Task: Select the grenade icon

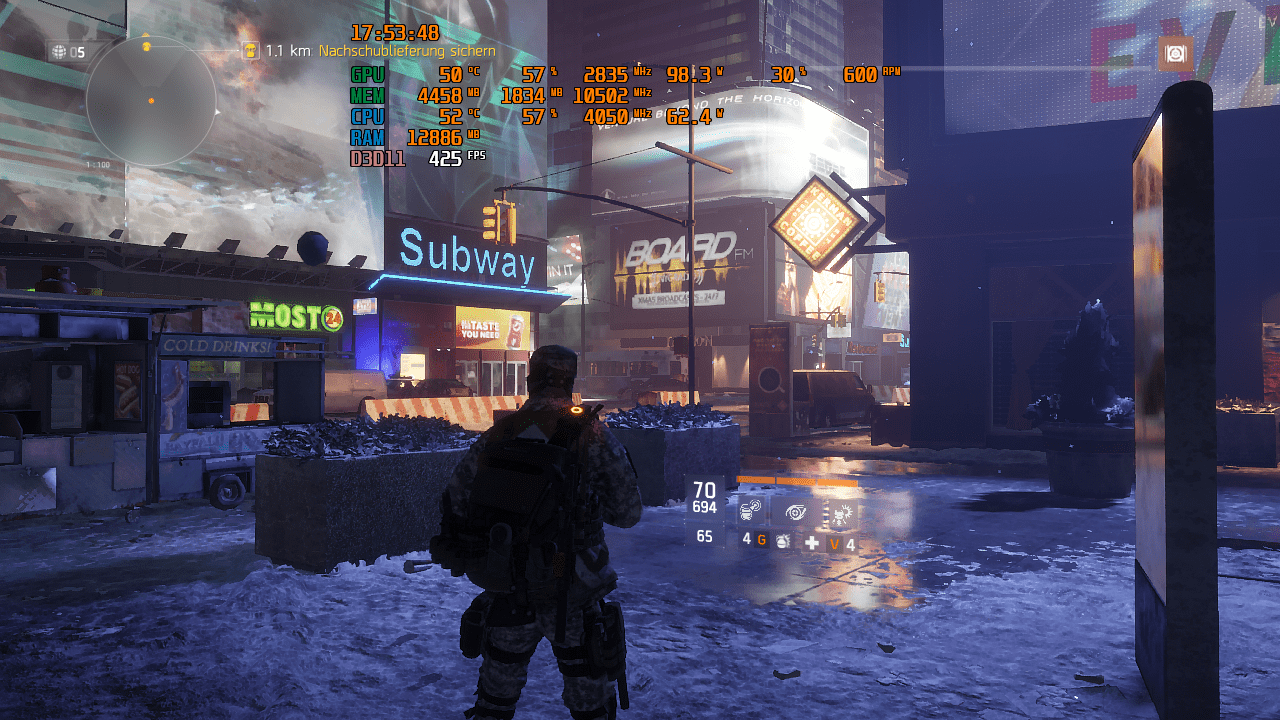Action: [x=783, y=541]
